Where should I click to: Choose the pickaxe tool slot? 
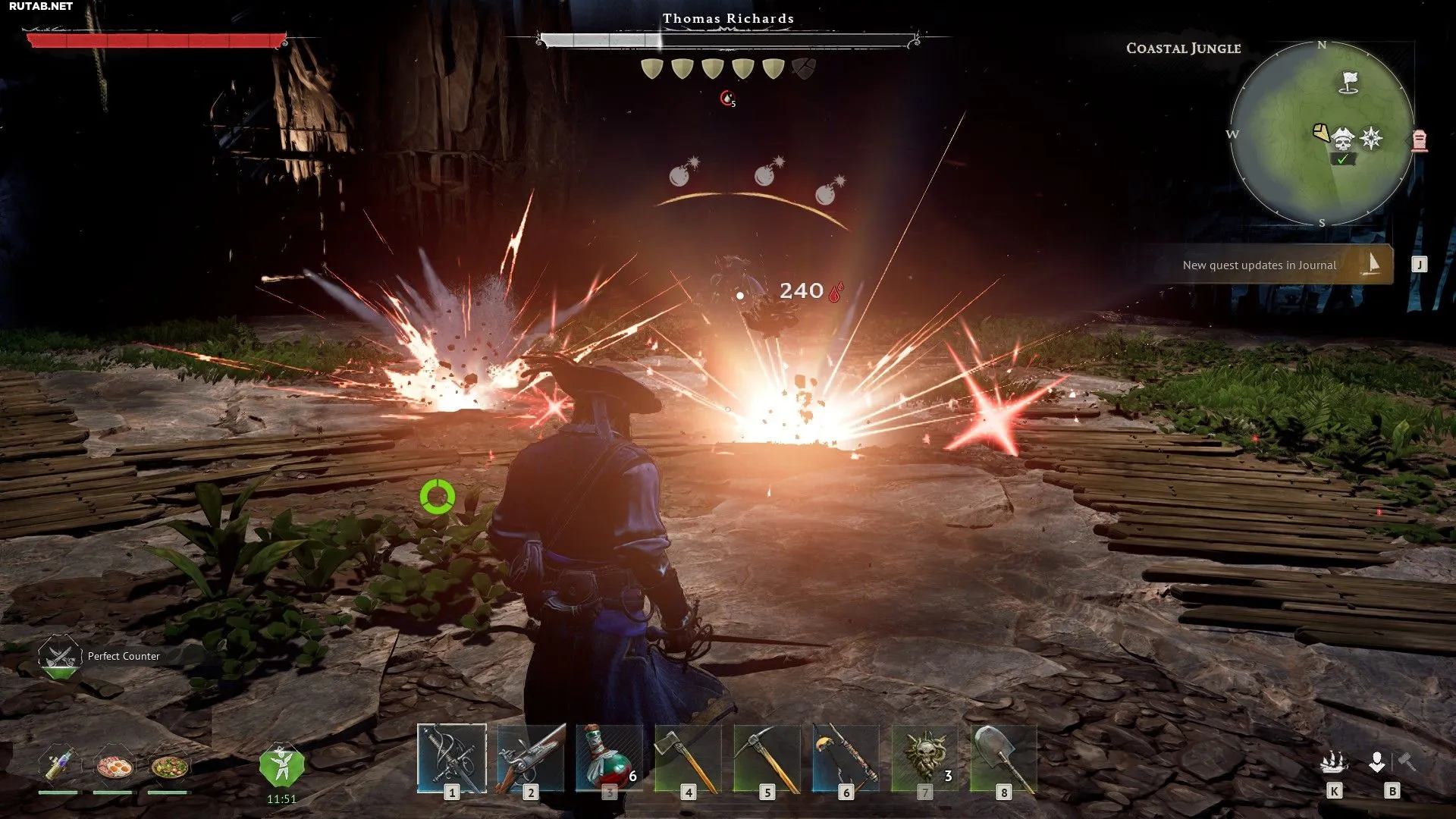click(767, 758)
